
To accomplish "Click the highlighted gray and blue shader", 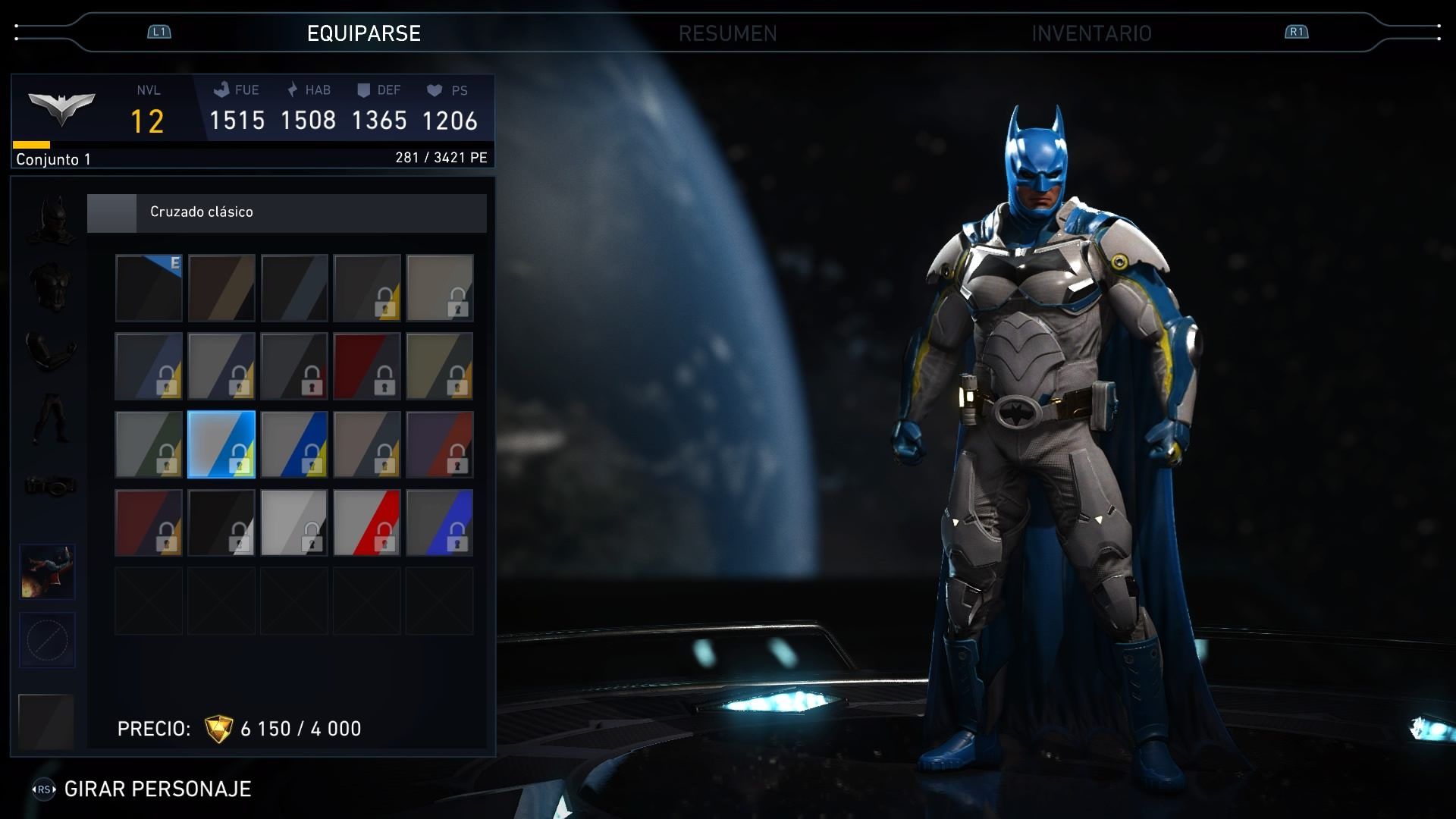I will 221,444.
